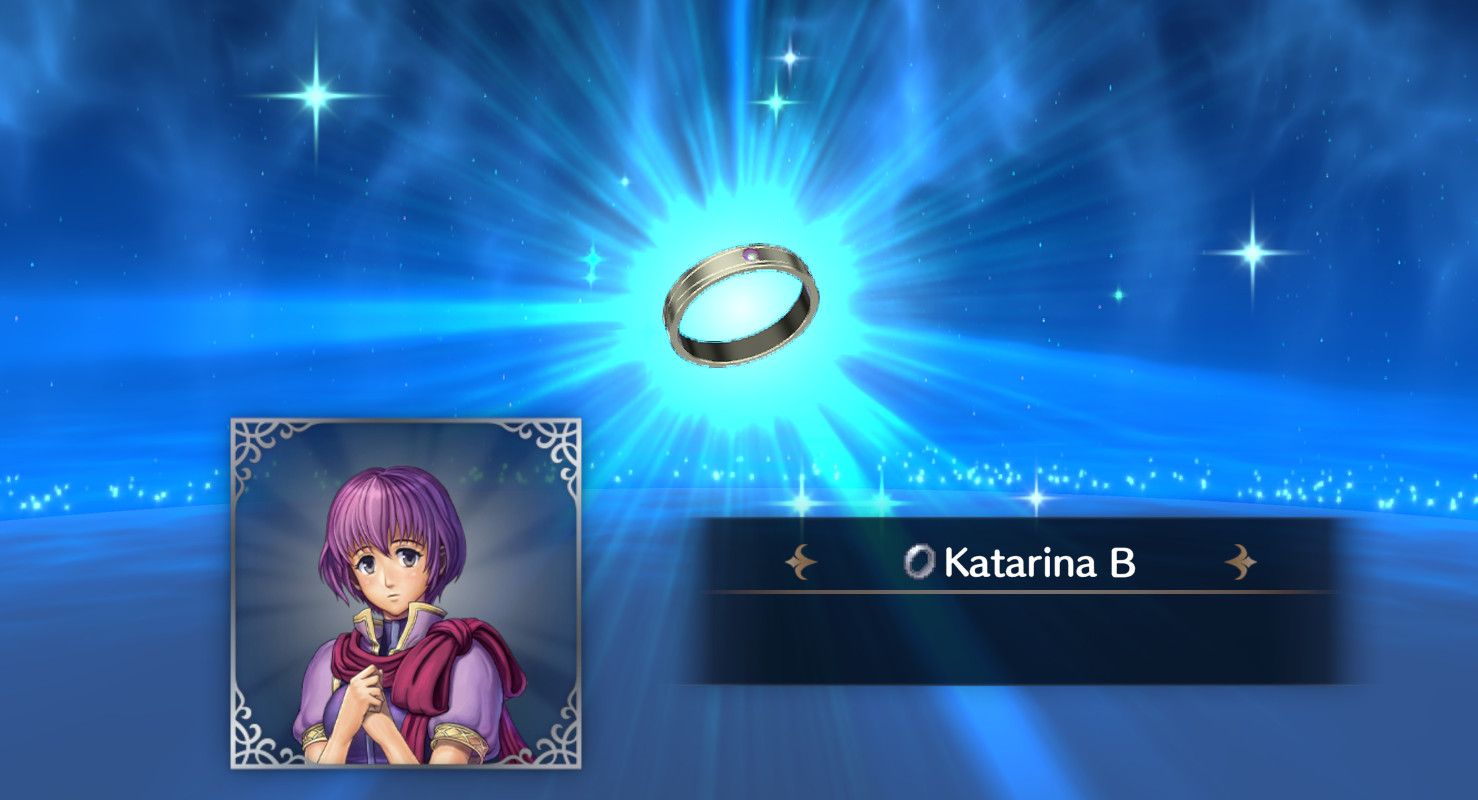This screenshot has height=800, width=1478.
Task: Click the sparkle star near the top left
Action: click(x=319, y=92)
